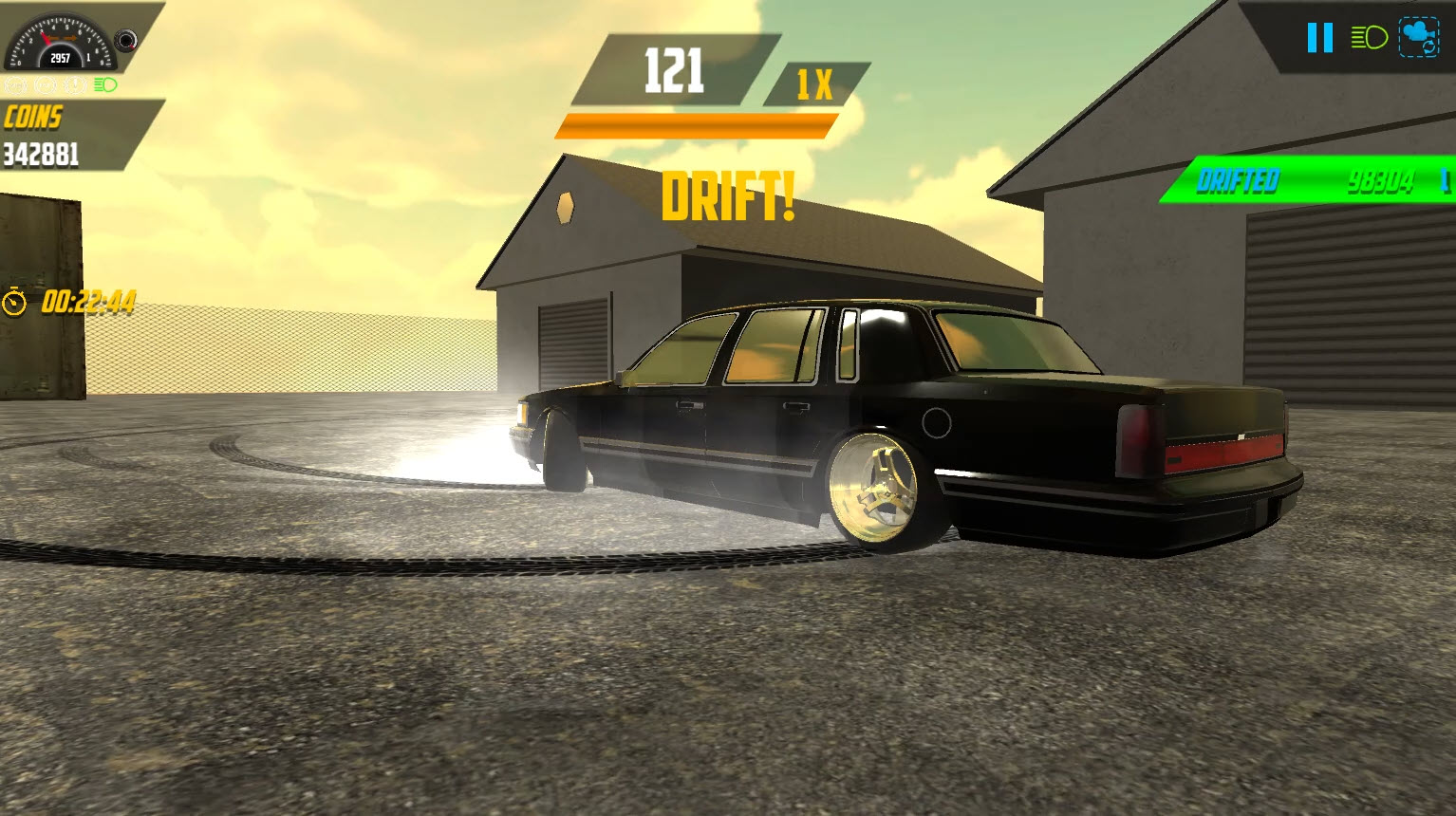
Task: Tap the pause icon at top right
Action: pos(1319,38)
